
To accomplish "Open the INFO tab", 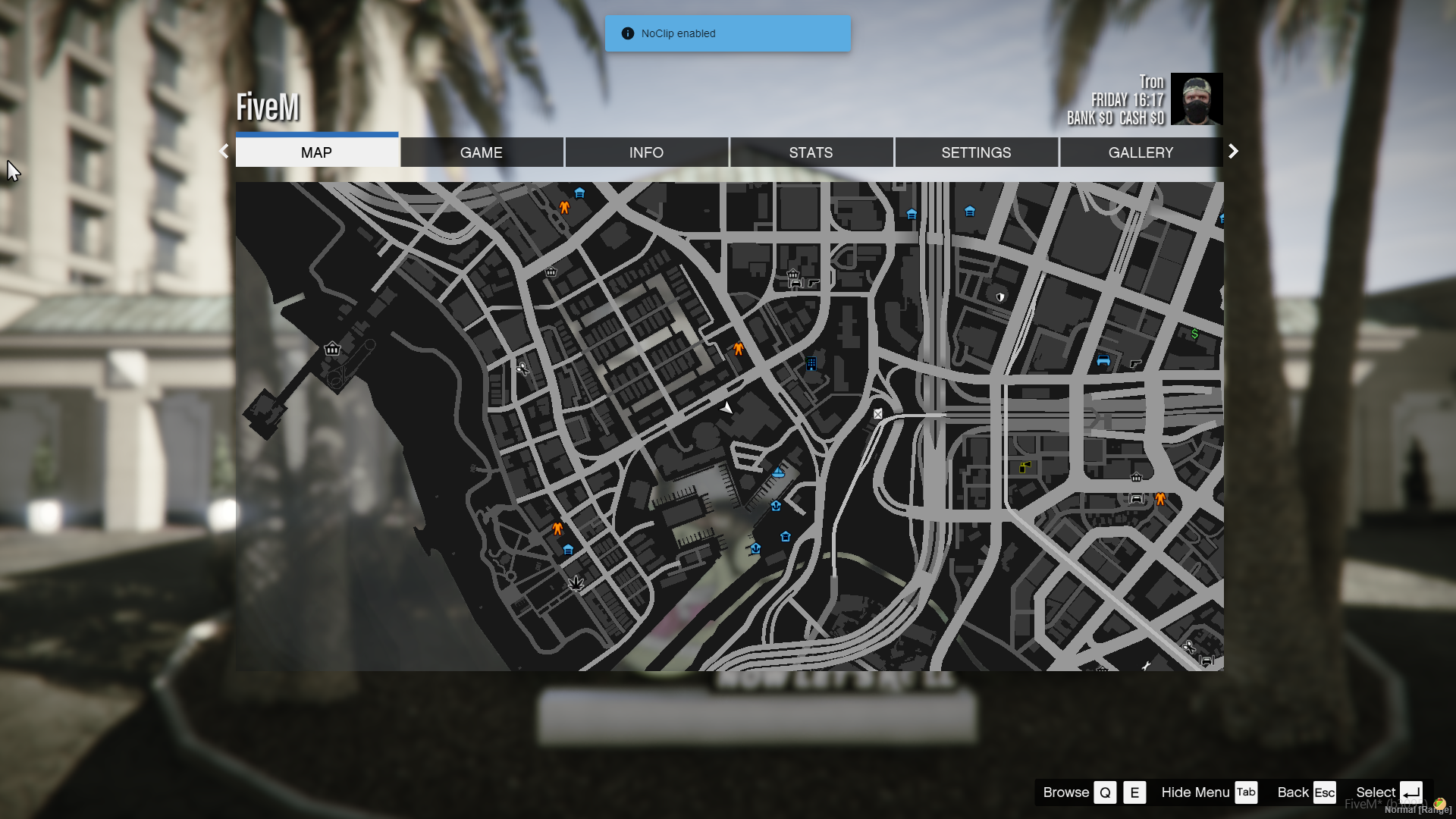I will [x=646, y=152].
